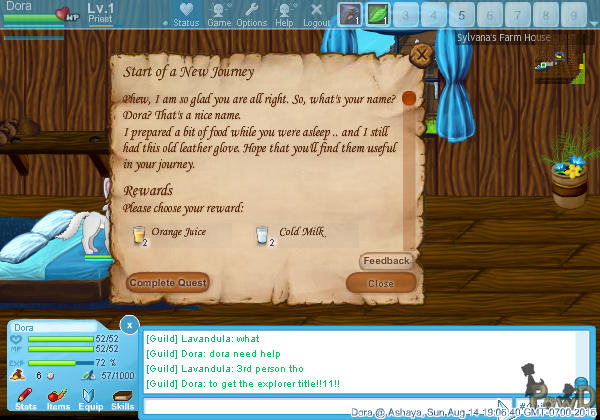The image size is (600, 420).
Task: Show the Help menu
Action: (284, 15)
